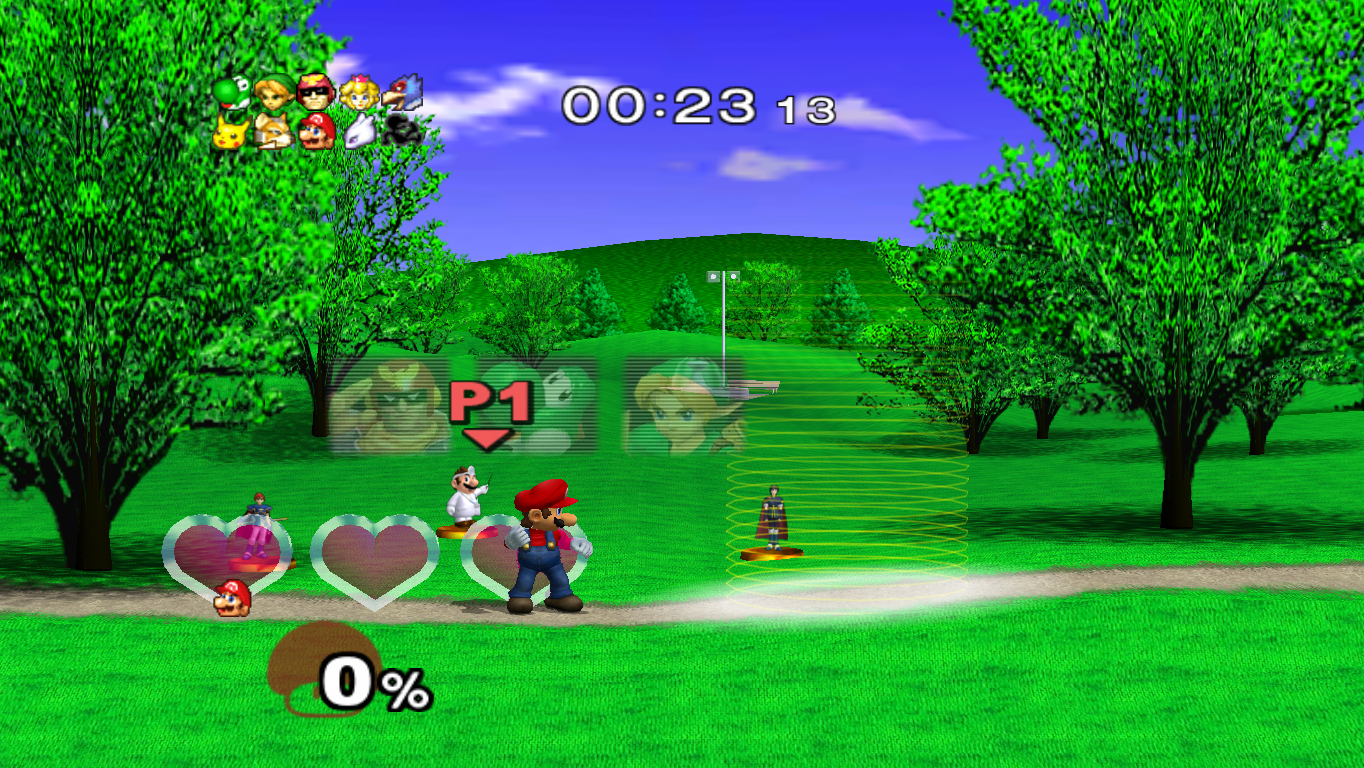Image resolution: width=1364 pixels, height=768 pixels.
Task: Select Yoshi's head icon in the opponent roster
Action: click(231, 94)
